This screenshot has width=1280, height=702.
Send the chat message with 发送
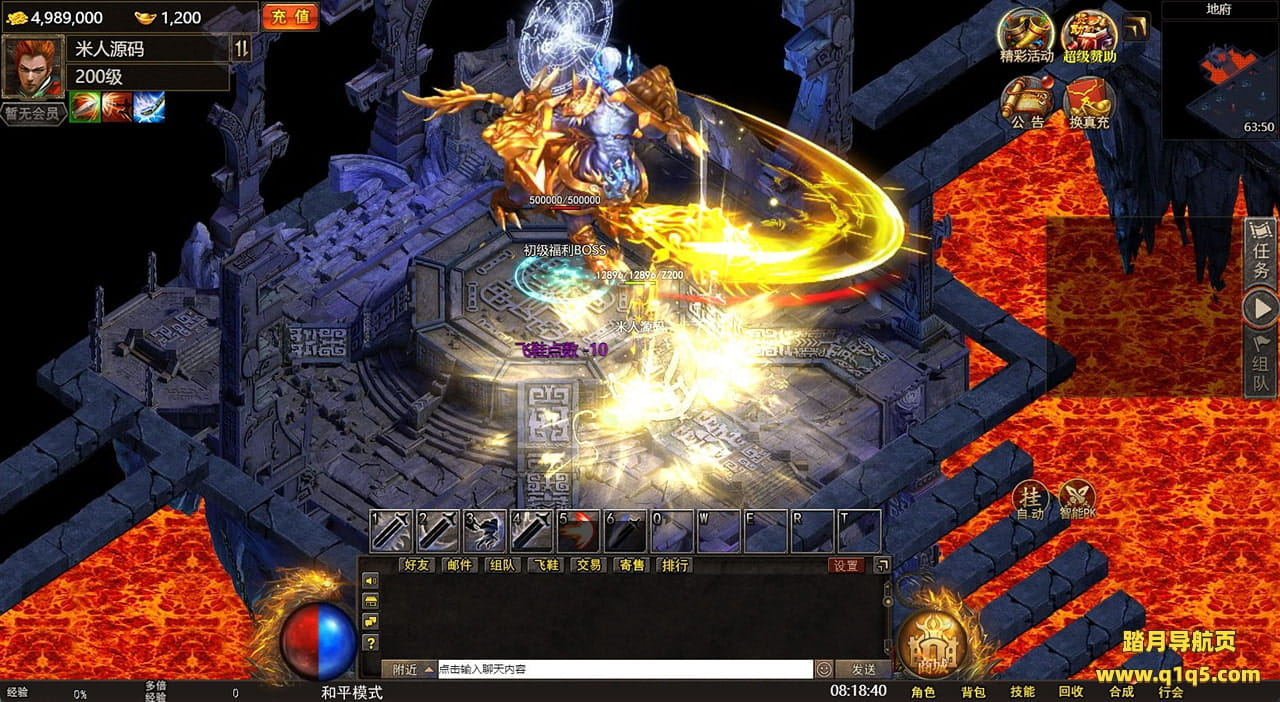point(863,669)
